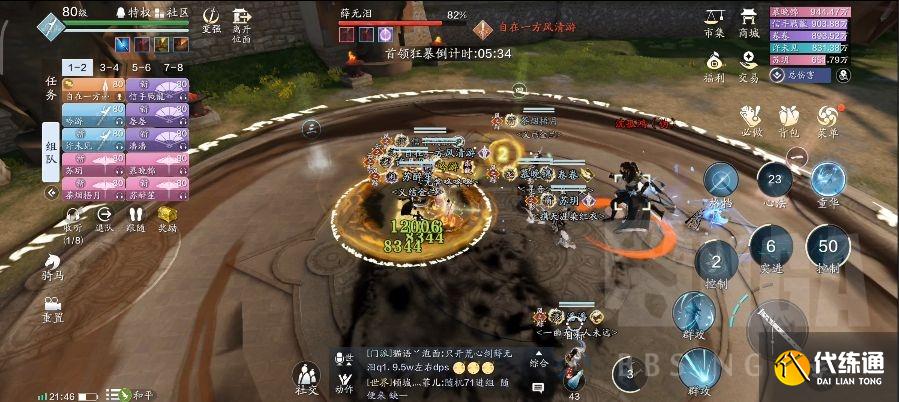Use the 格挡 block skill

720,182
